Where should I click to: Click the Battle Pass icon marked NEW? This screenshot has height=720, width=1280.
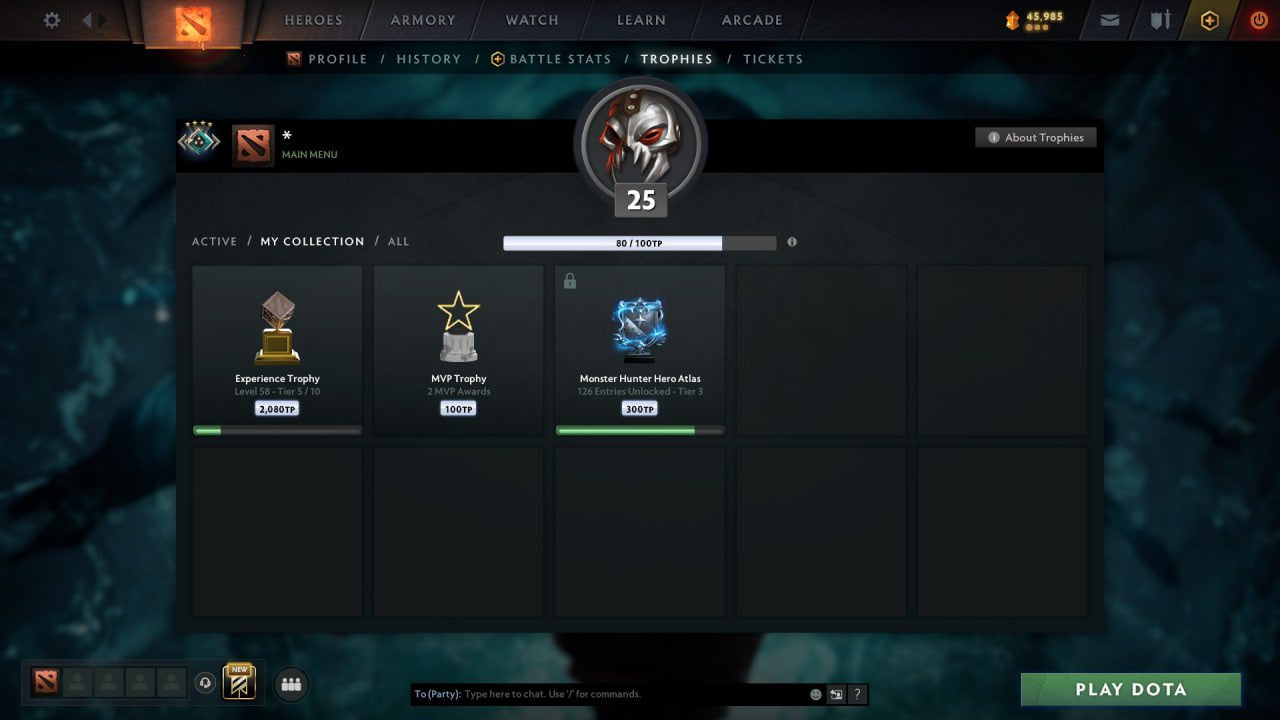pyautogui.click(x=238, y=683)
